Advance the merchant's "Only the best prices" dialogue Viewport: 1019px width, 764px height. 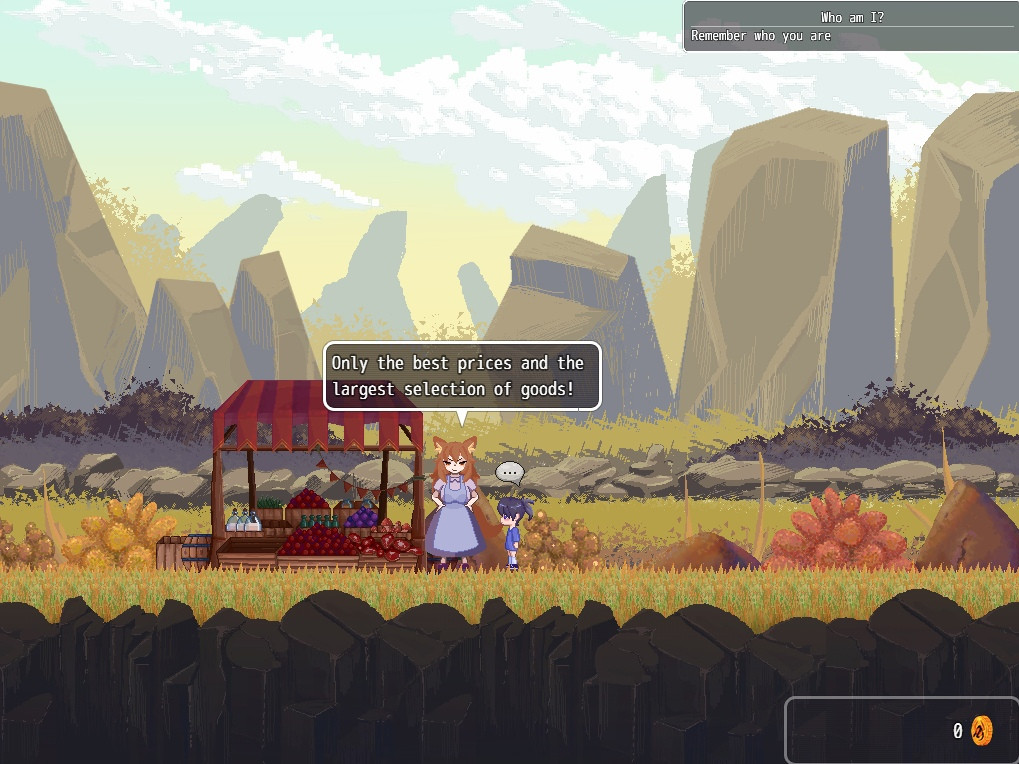tap(462, 376)
